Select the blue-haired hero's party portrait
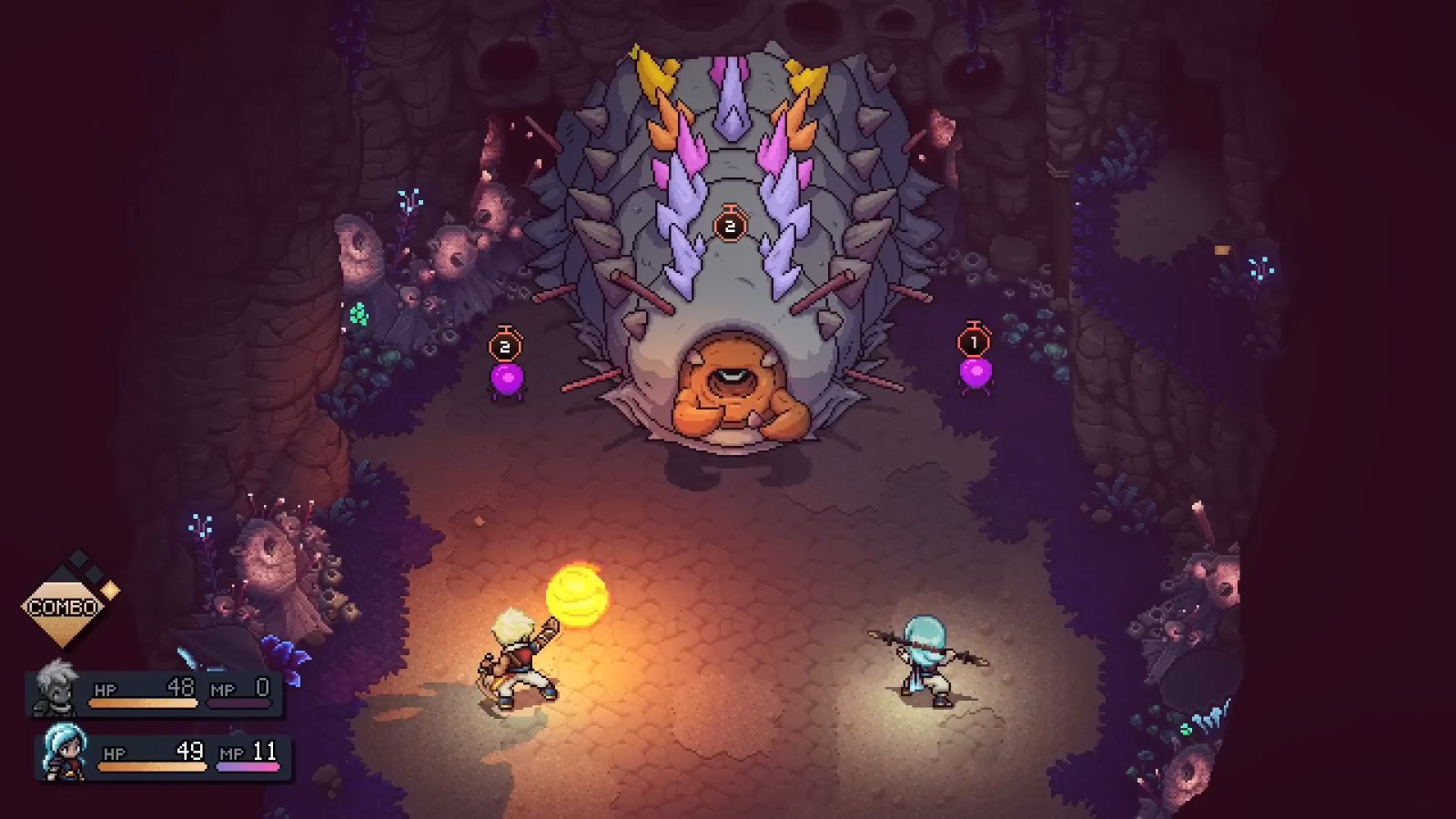This screenshot has width=1456, height=819. pyautogui.click(x=64, y=751)
